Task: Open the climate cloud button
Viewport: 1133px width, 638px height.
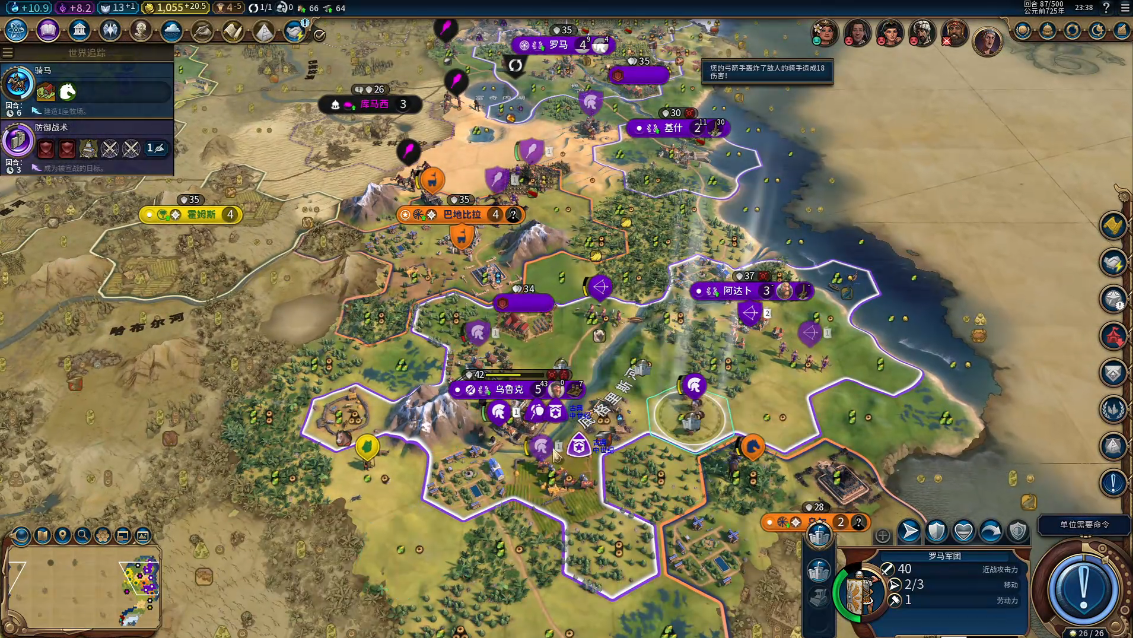Action: (171, 30)
